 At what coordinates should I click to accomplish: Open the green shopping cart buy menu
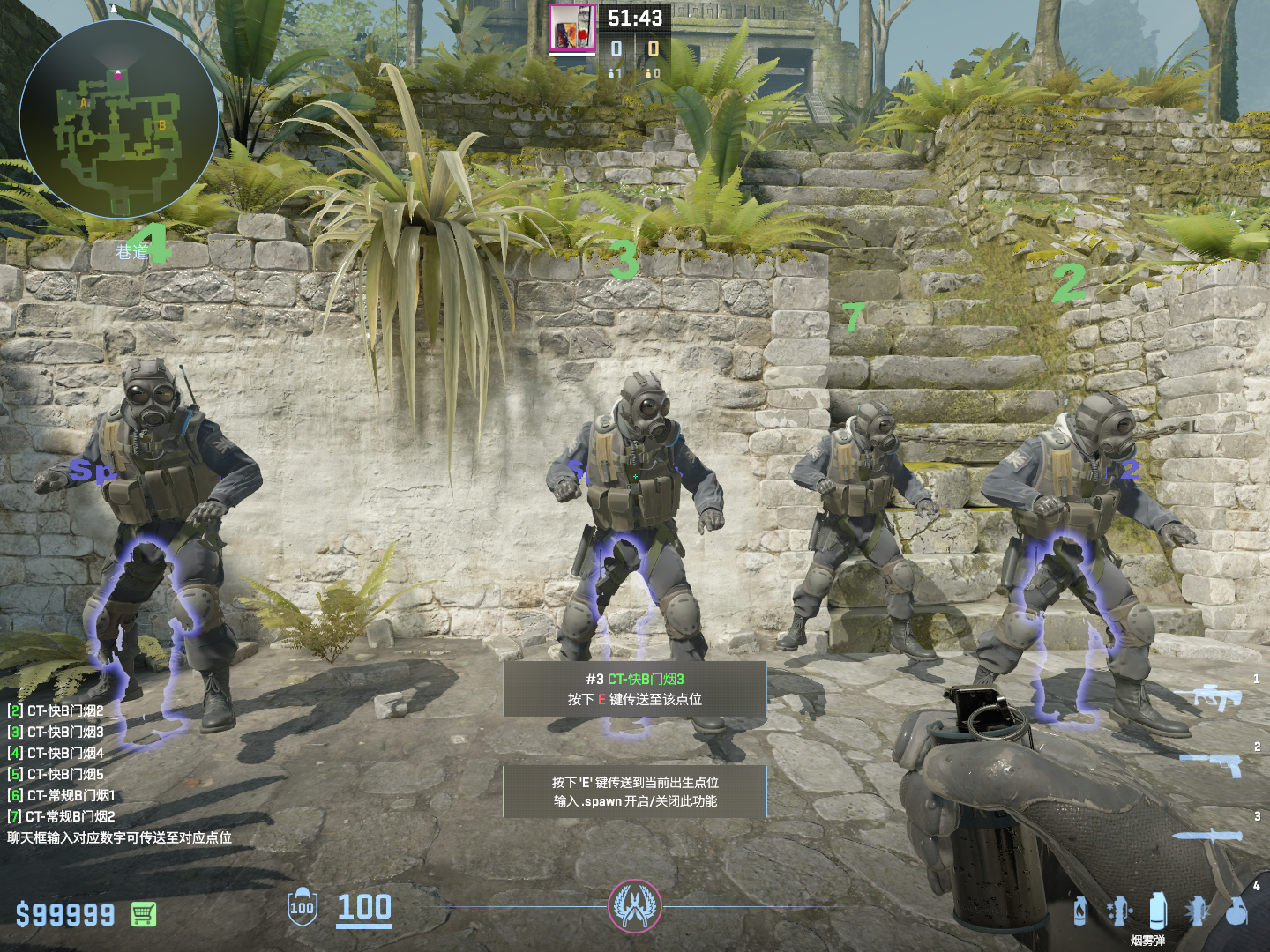[144, 914]
